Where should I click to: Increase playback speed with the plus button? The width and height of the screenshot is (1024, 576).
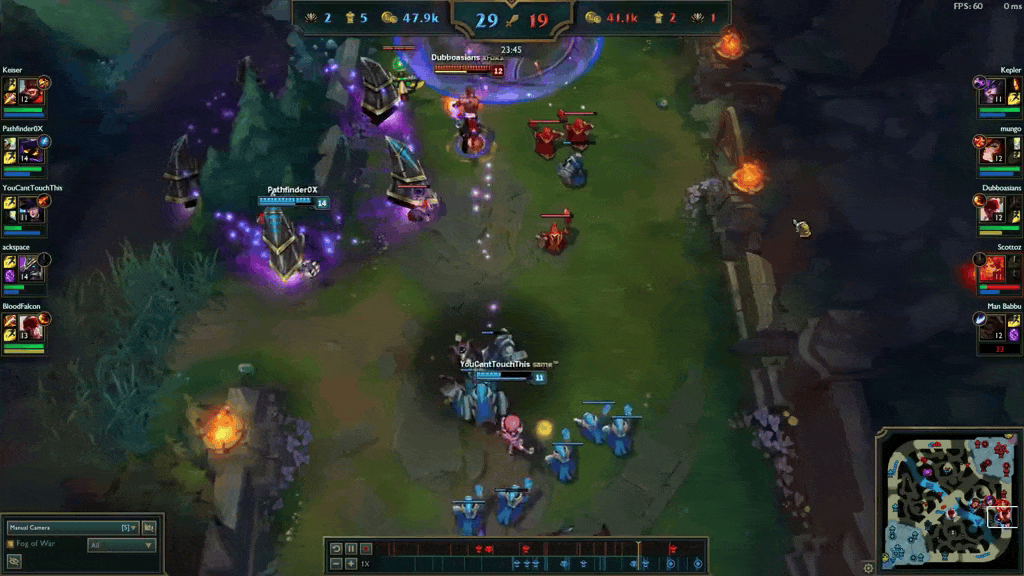coord(351,564)
